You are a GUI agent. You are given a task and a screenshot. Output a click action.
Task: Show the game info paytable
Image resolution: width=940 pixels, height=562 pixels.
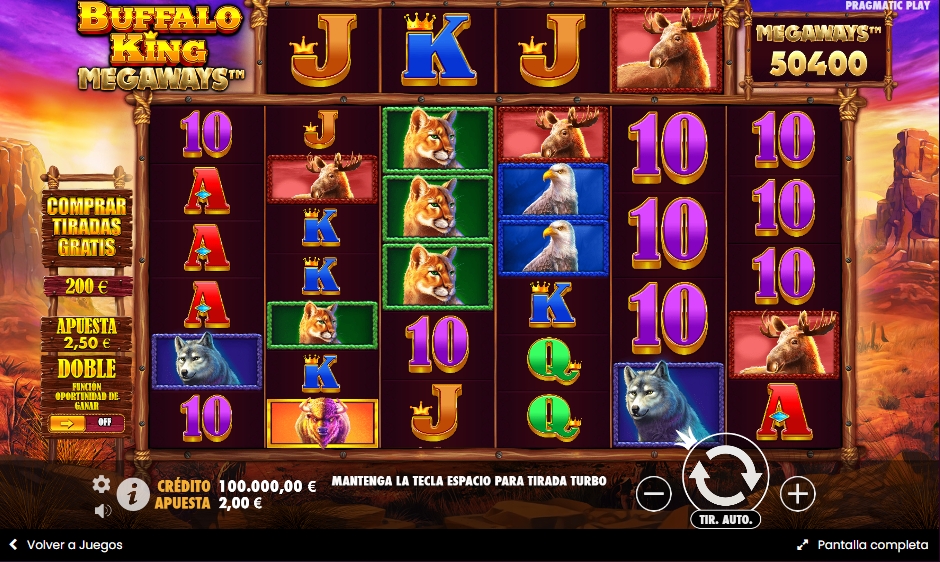(x=133, y=493)
